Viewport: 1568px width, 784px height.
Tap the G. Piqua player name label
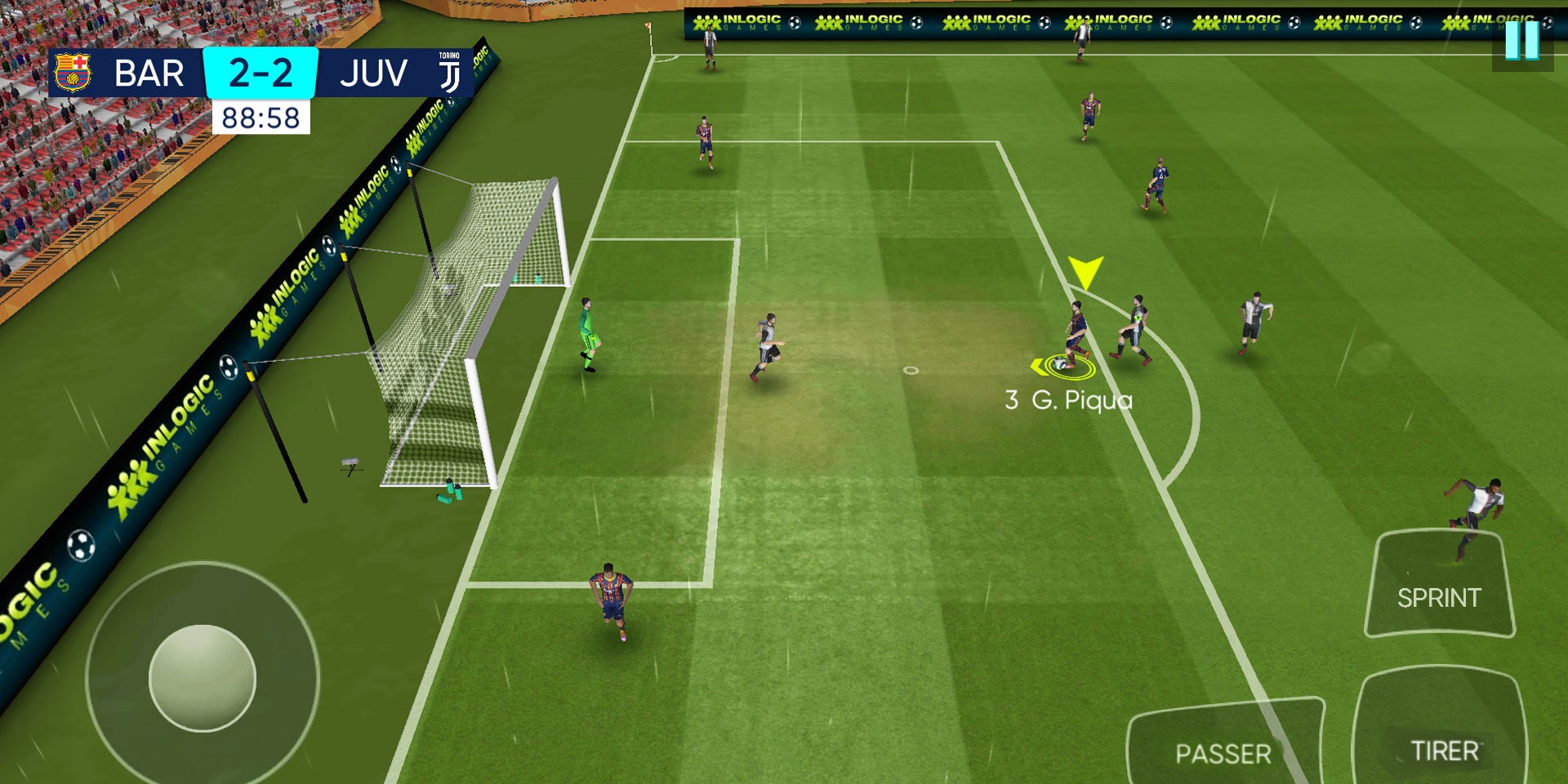(x=1070, y=399)
